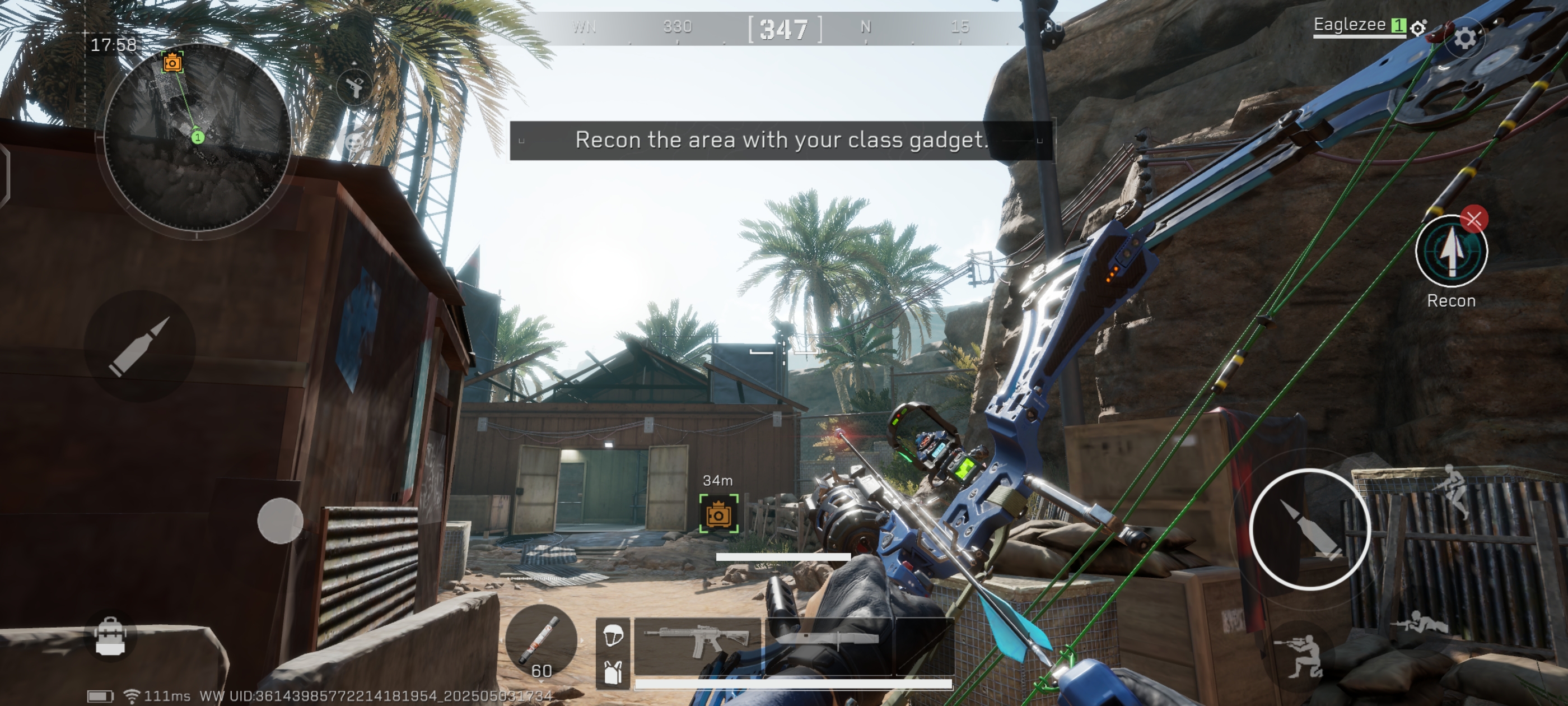Tap the body armor vest icon

613,672
